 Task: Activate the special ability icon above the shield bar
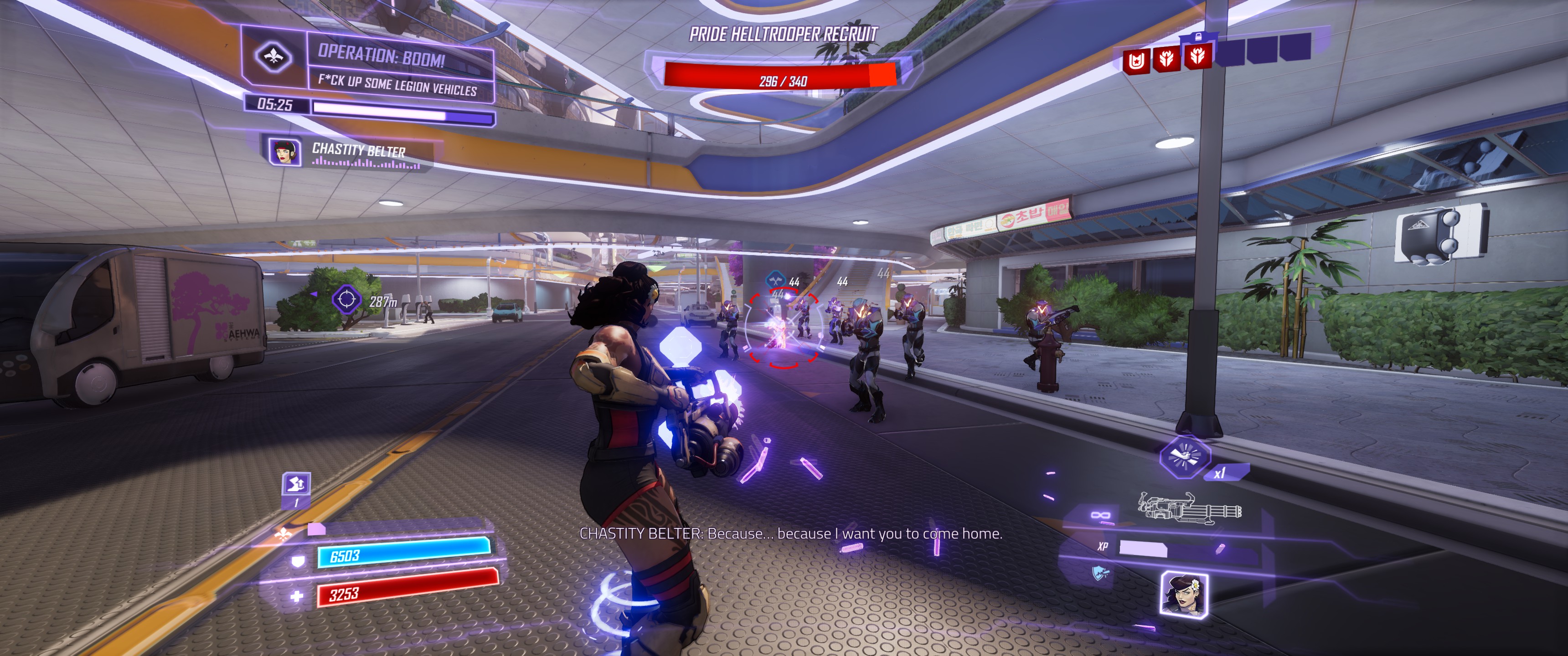click(x=296, y=484)
